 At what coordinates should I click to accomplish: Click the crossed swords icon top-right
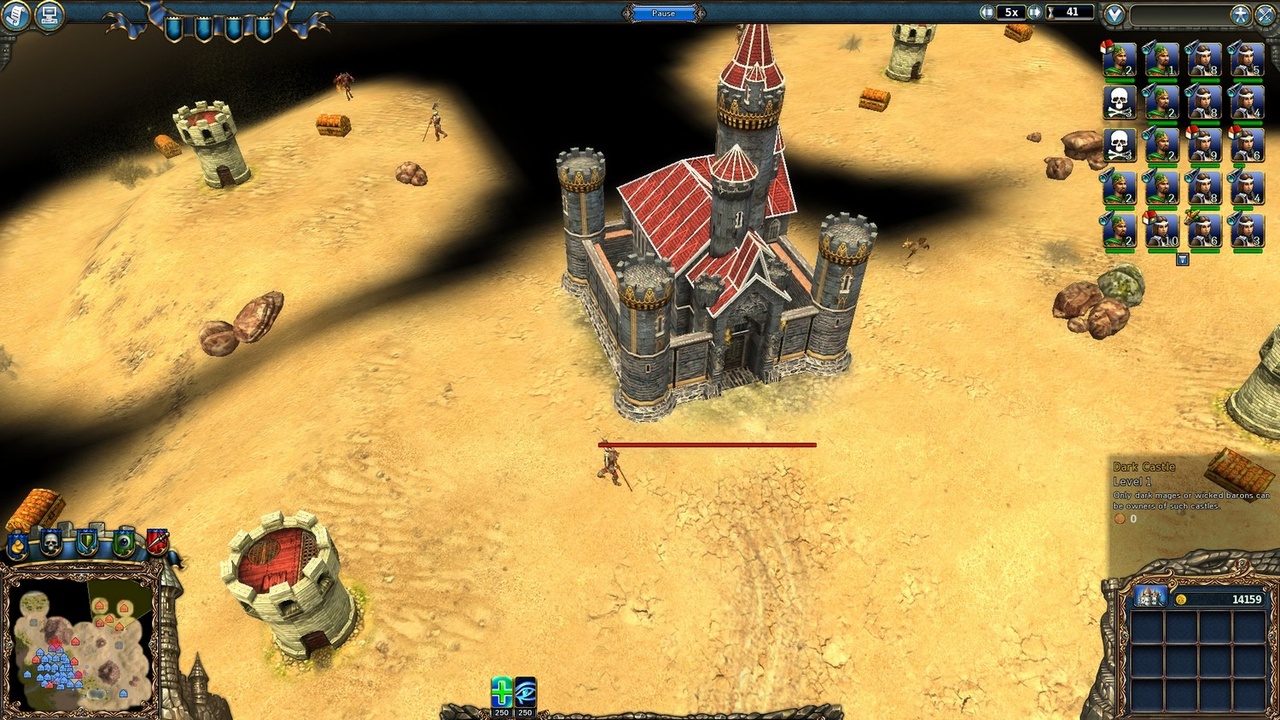tap(1265, 14)
